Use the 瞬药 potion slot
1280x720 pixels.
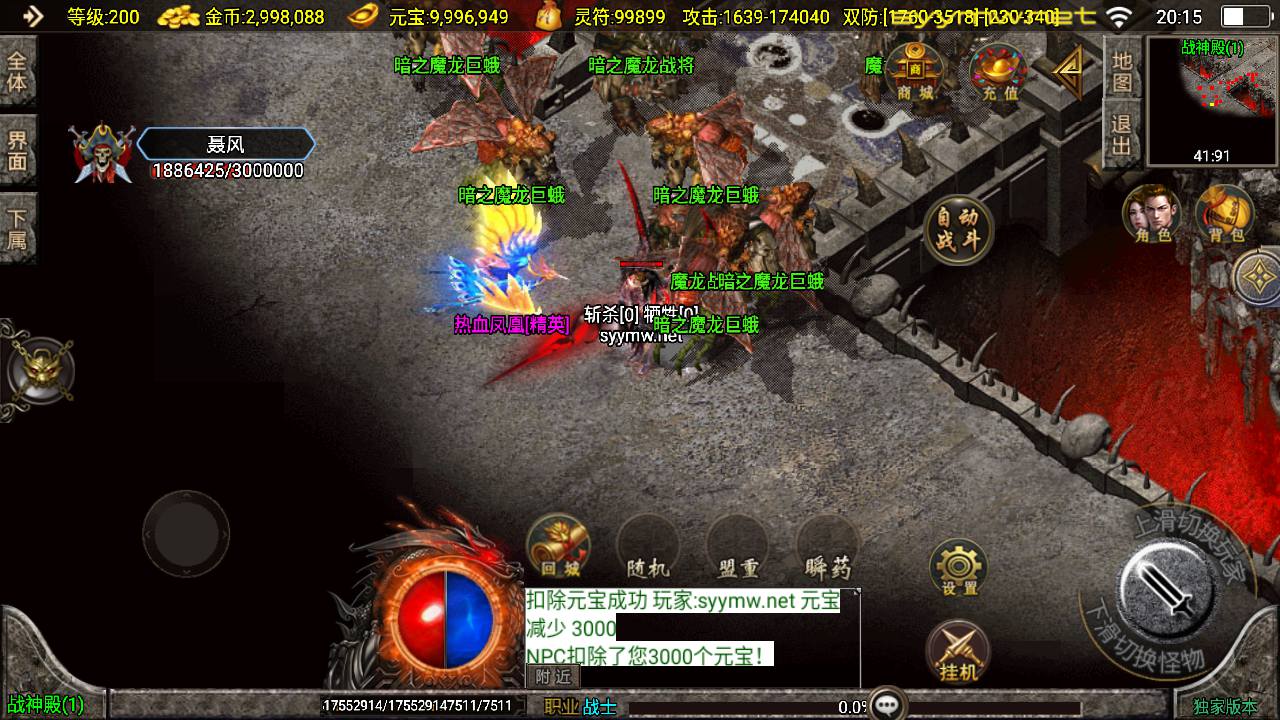(828, 546)
